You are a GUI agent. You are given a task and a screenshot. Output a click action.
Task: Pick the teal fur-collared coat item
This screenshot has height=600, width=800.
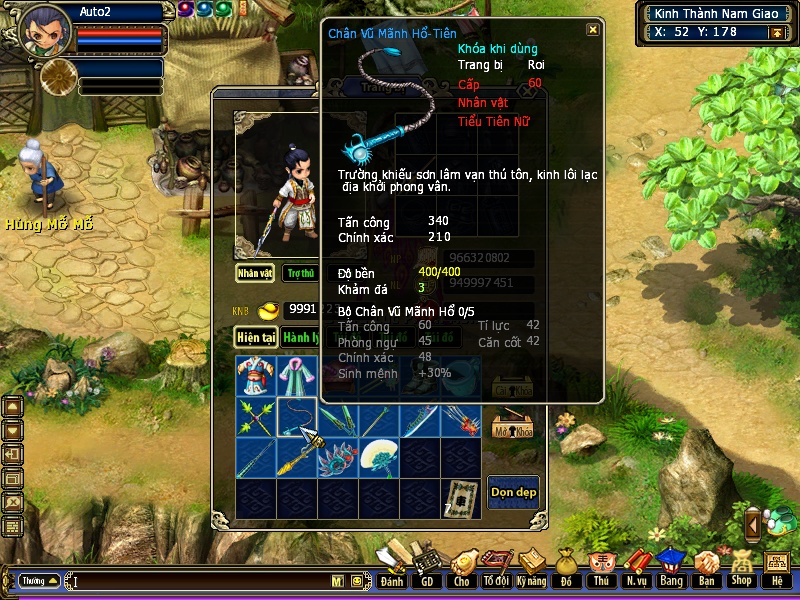coord(297,377)
